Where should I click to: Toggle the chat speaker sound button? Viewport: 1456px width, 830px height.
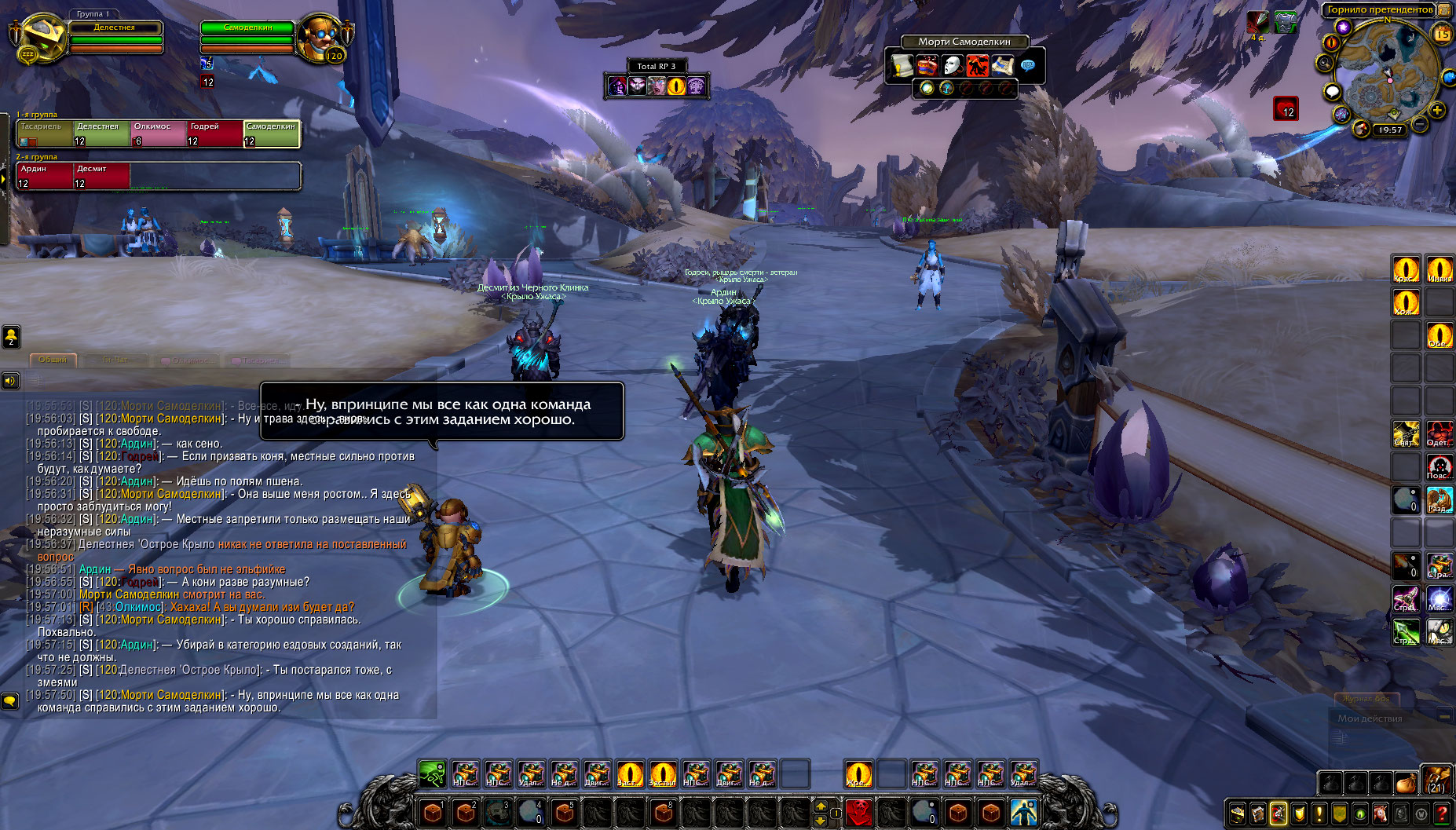click(9, 381)
